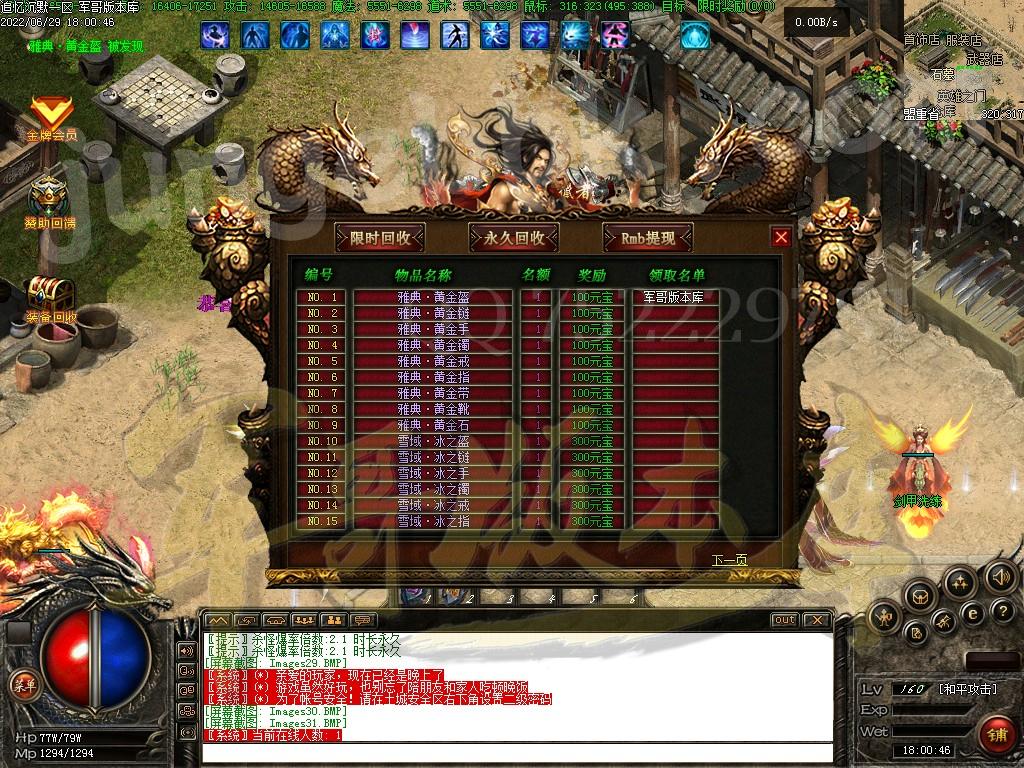Open the character warrior icon
The image size is (1024, 768).
click(883, 618)
